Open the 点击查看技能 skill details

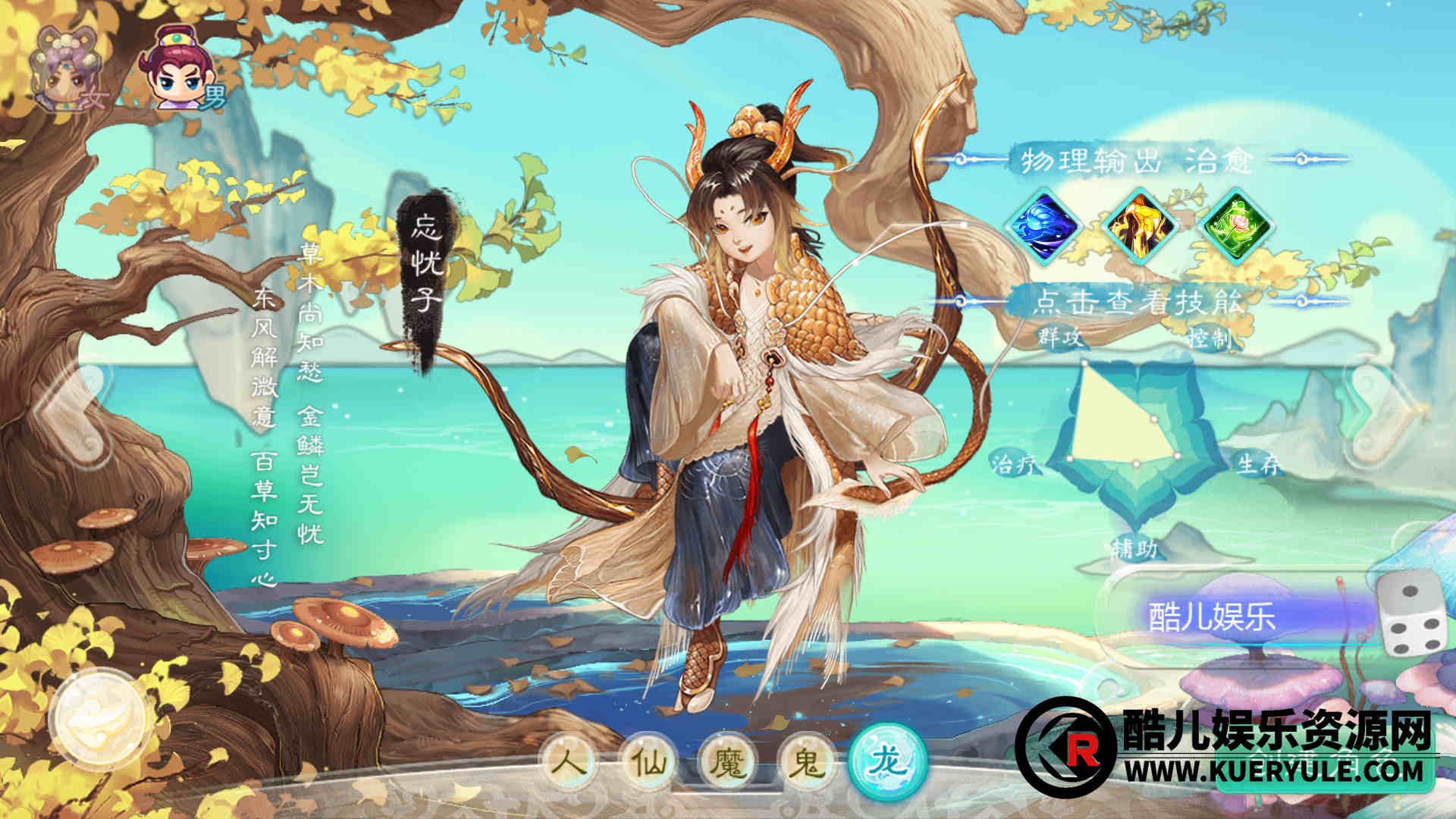click(x=1139, y=302)
